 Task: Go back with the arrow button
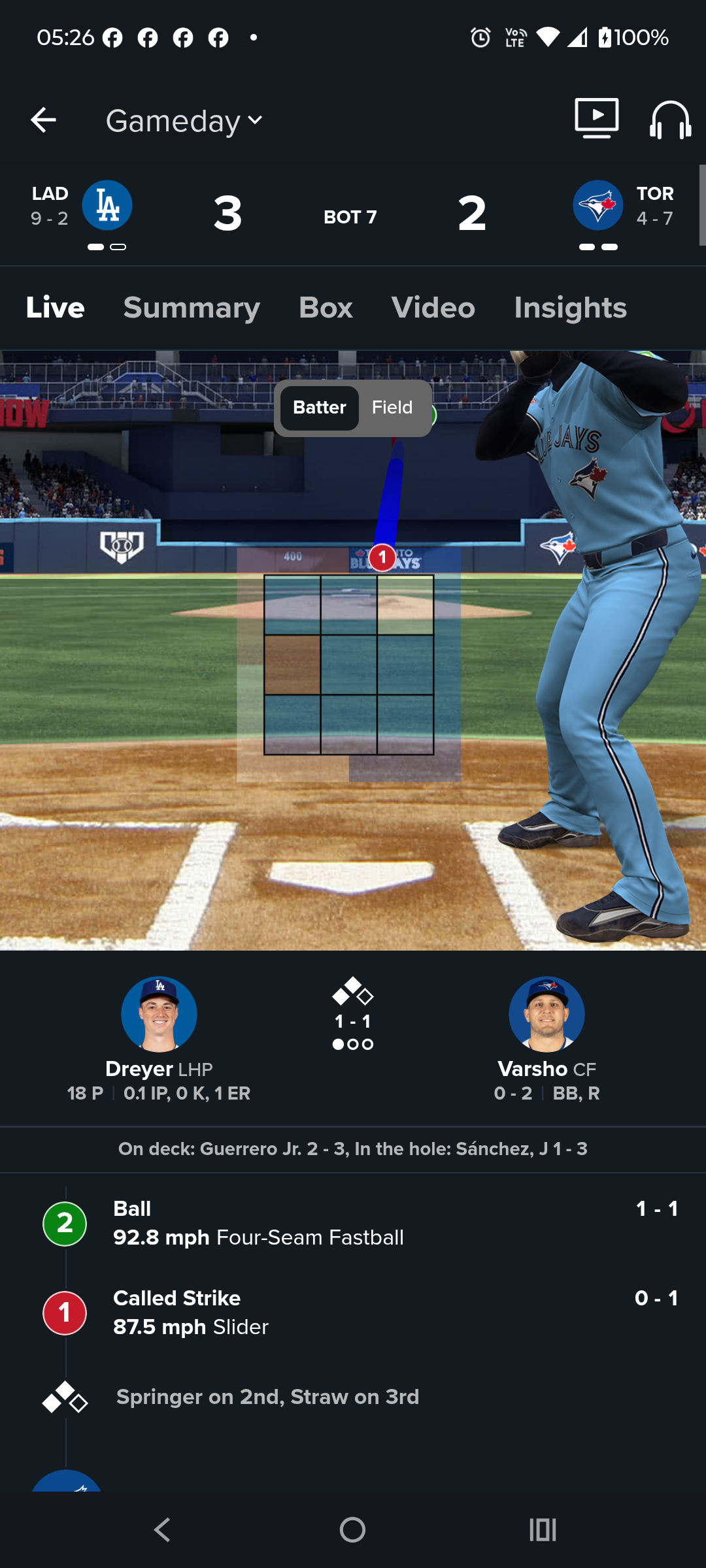[x=44, y=120]
